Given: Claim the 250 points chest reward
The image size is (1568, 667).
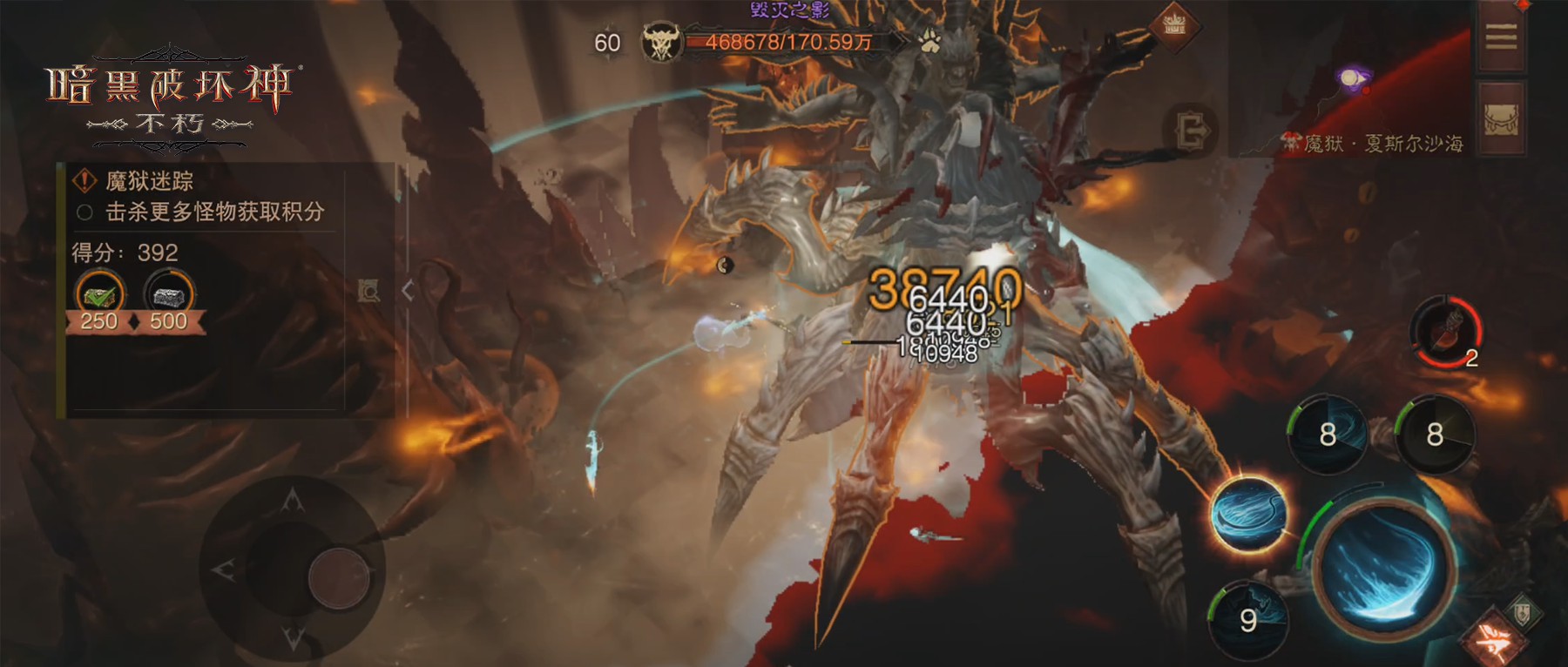Looking at the screenshot, I should 100,298.
